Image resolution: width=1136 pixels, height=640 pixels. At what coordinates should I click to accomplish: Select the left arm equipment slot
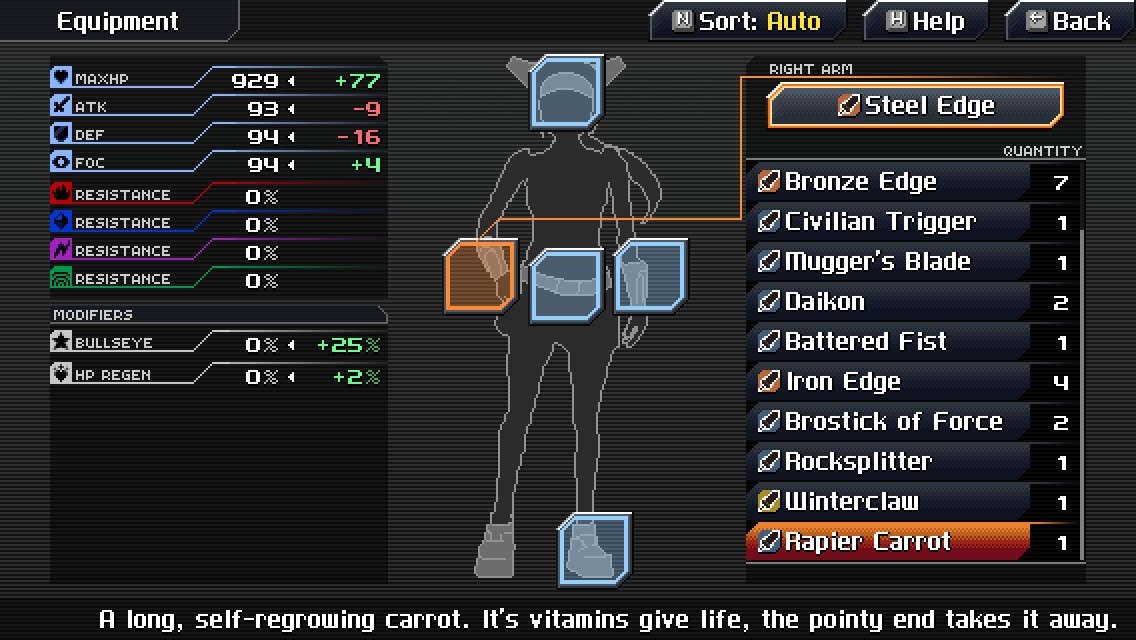[651, 276]
